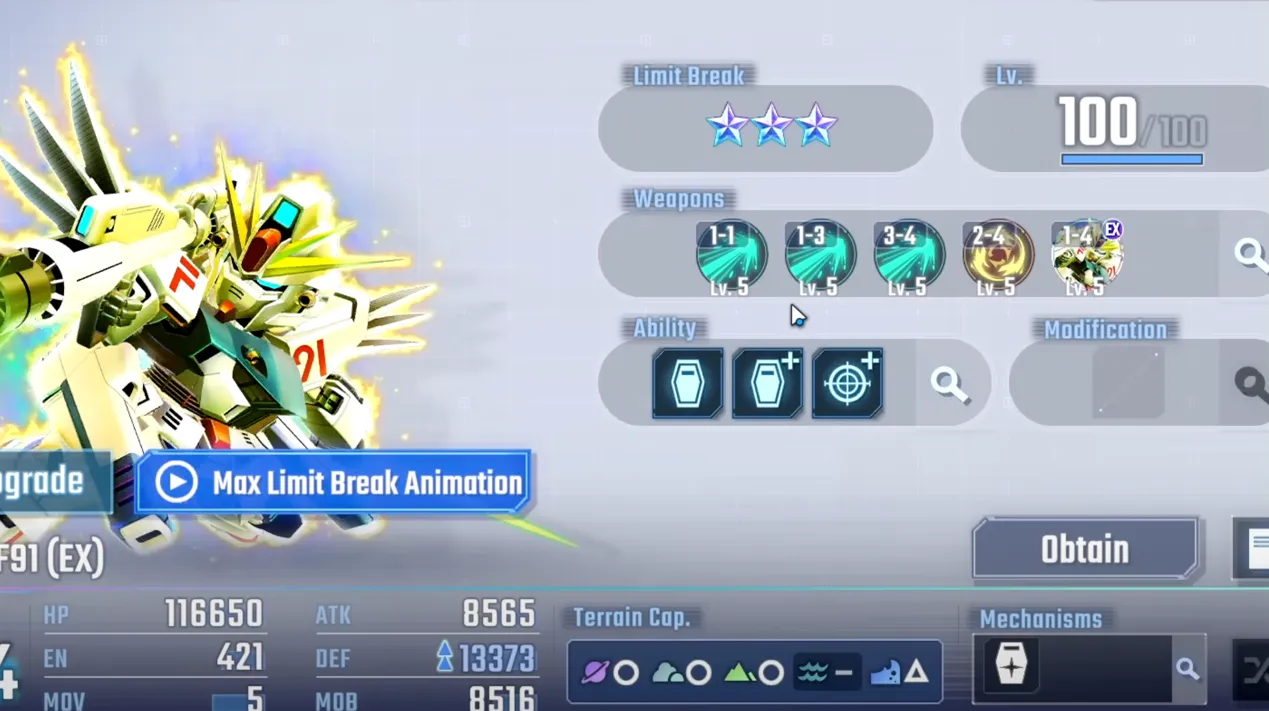Image resolution: width=1269 pixels, height=711 pixels.
Task: Select the 3-4 range weapon icon
Action: [x=909, y=257]
